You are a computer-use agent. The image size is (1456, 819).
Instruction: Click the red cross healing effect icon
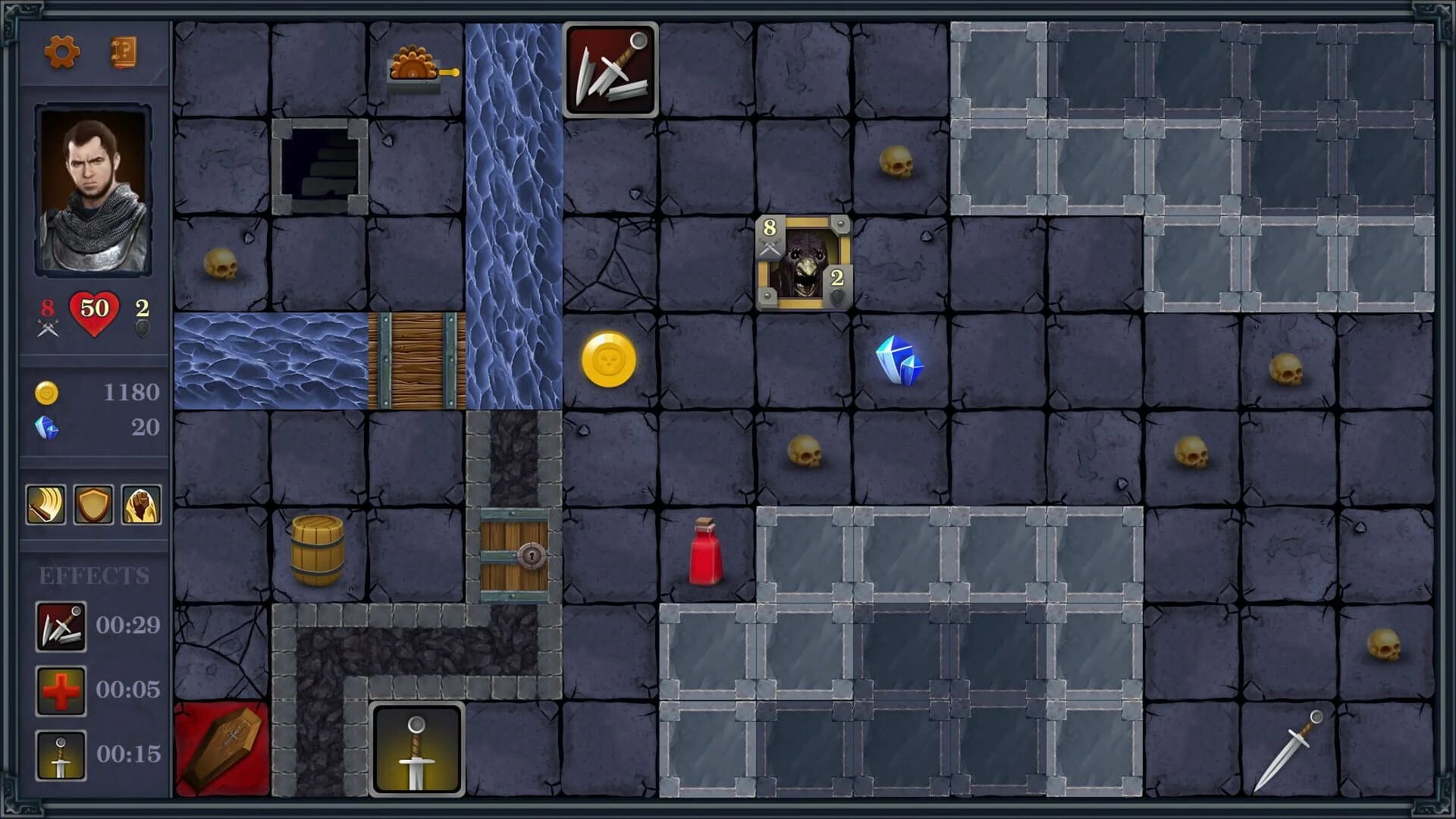(61, 691)
